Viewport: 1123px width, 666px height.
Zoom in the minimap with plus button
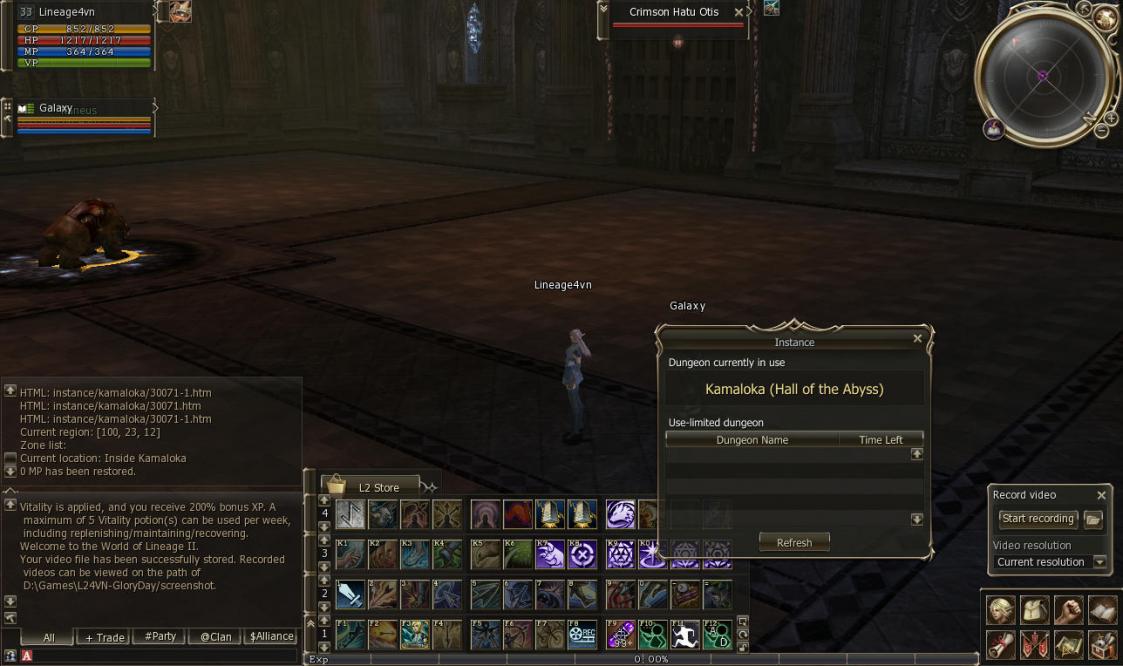click(x=1109, y=118)
